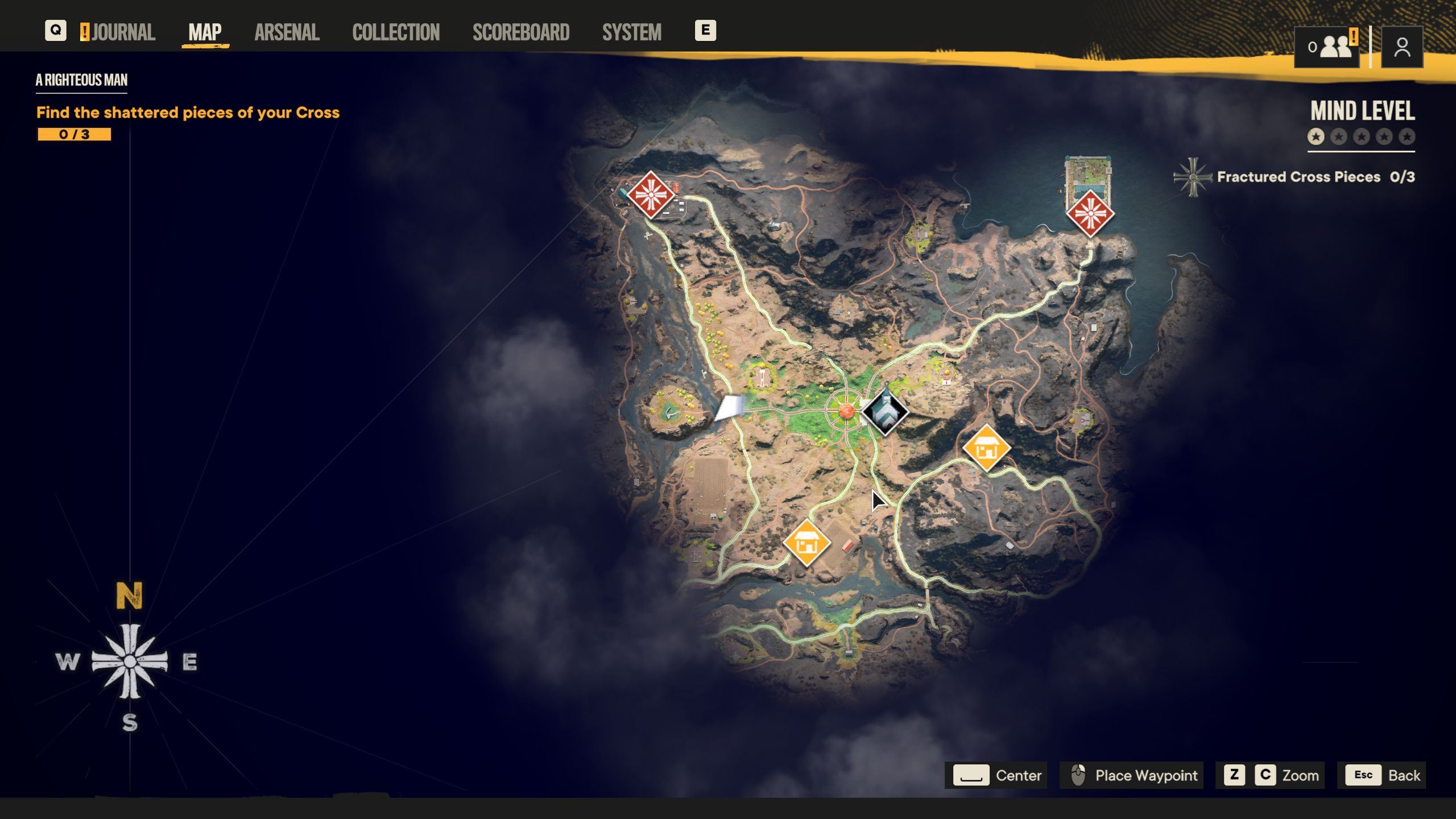Screen dimensions: 1456x819
Task: Go to the System tab
Action: tap(631, 32)
